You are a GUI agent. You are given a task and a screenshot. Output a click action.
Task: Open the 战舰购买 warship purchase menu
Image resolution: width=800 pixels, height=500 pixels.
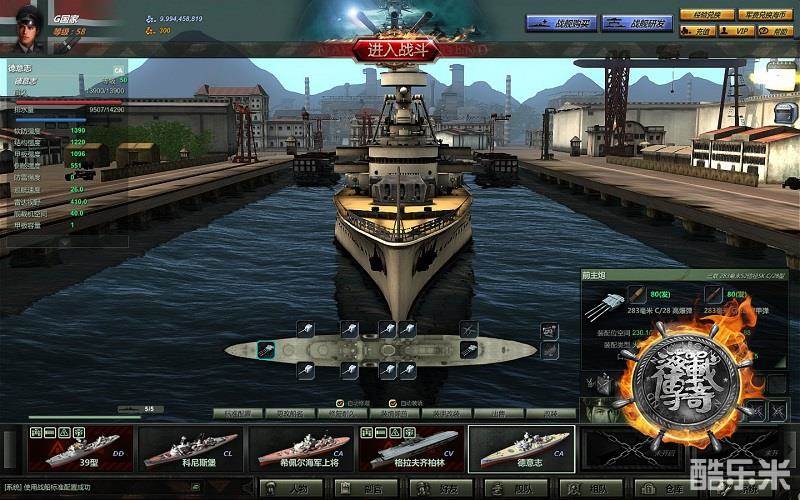click(x=561, y=23)
